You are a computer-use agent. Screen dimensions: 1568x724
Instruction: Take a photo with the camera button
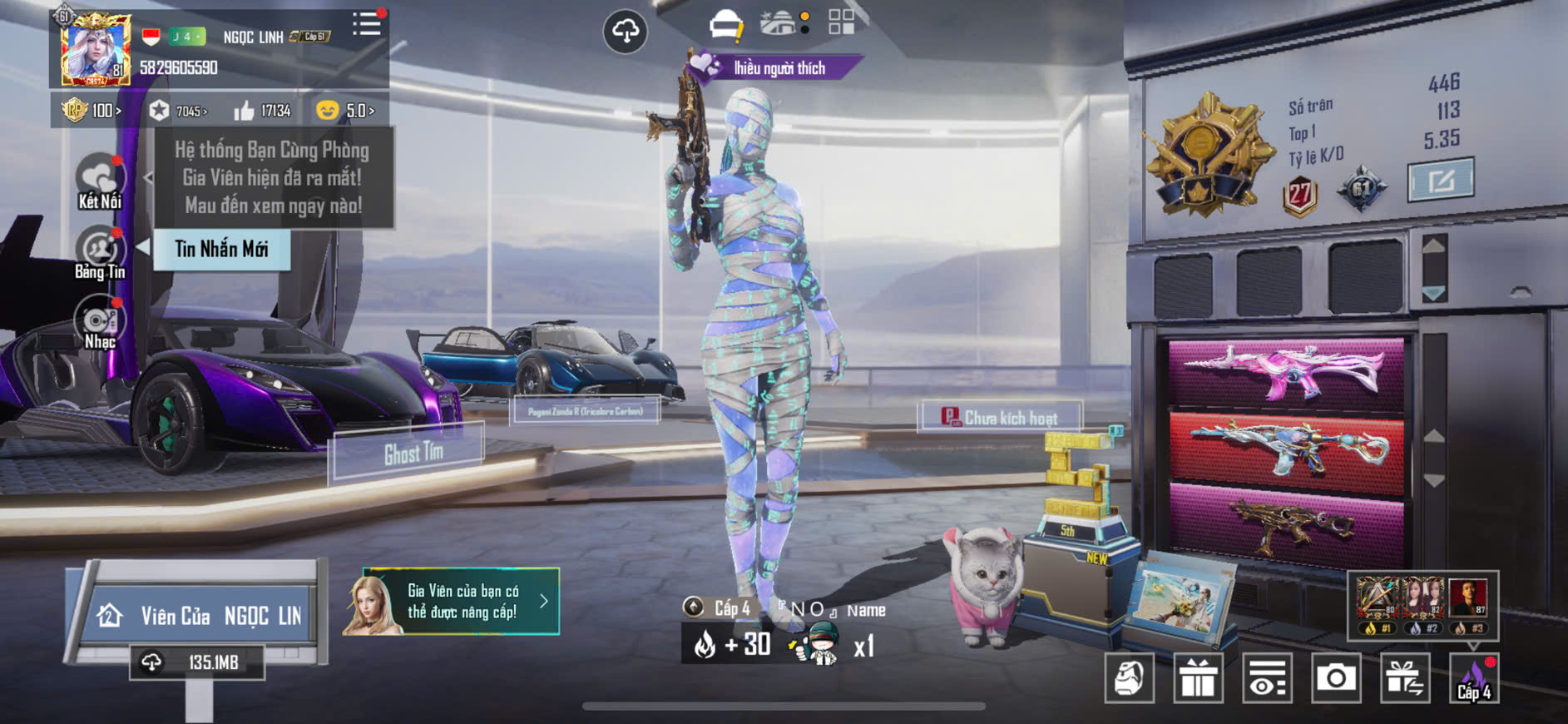pos(1336,678)
